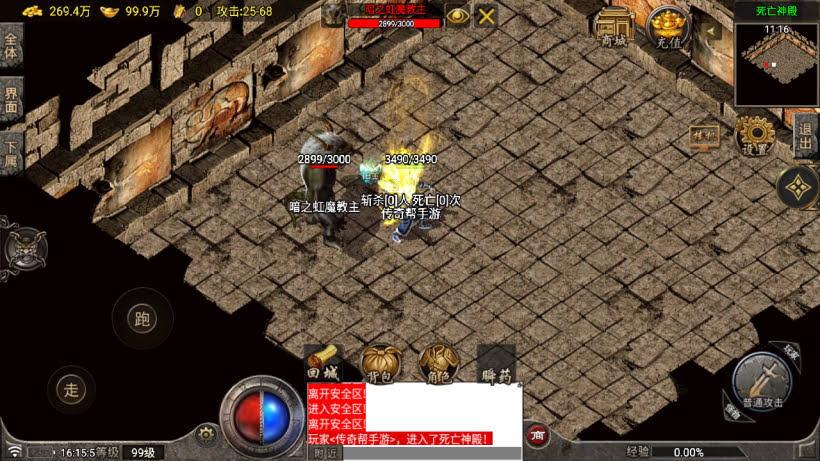The image size is (820, 461).
Task: Tap the 跑 run button
Action: tap(141, 319)
